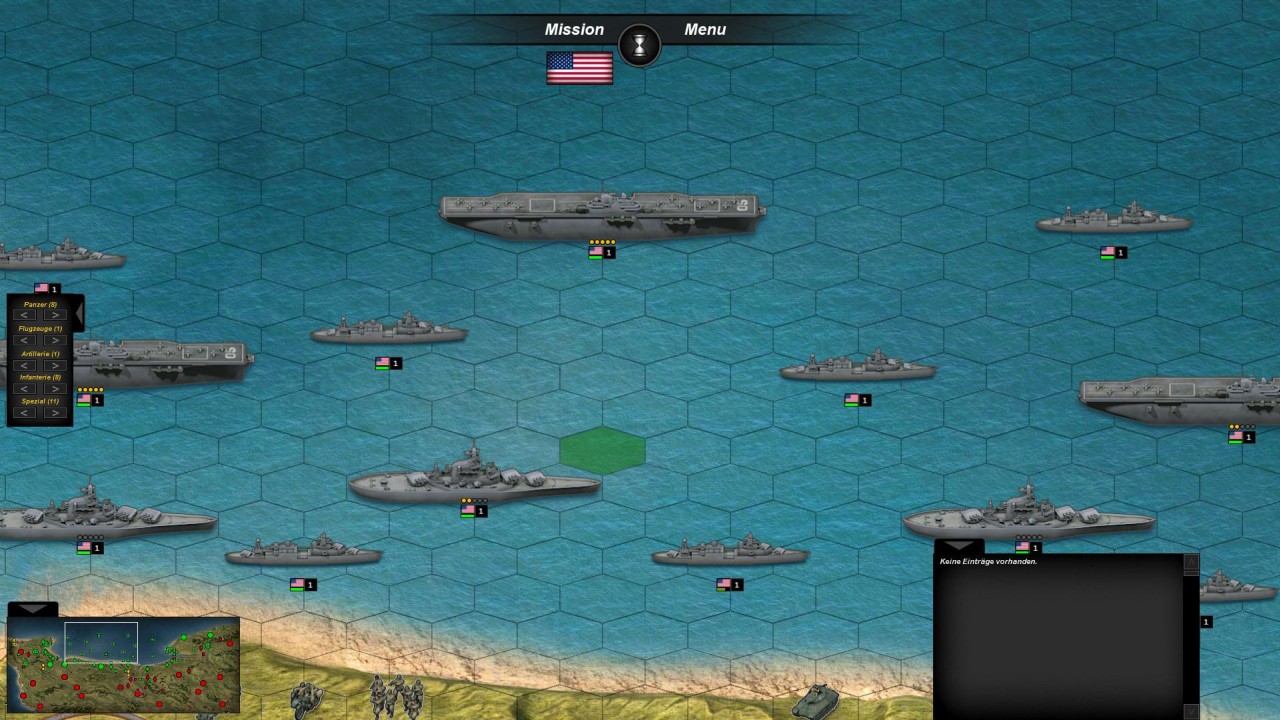Show the previous Spezial unit
Image resolution: width=1280 pixels, height=720 pixels.
(26, 413)
